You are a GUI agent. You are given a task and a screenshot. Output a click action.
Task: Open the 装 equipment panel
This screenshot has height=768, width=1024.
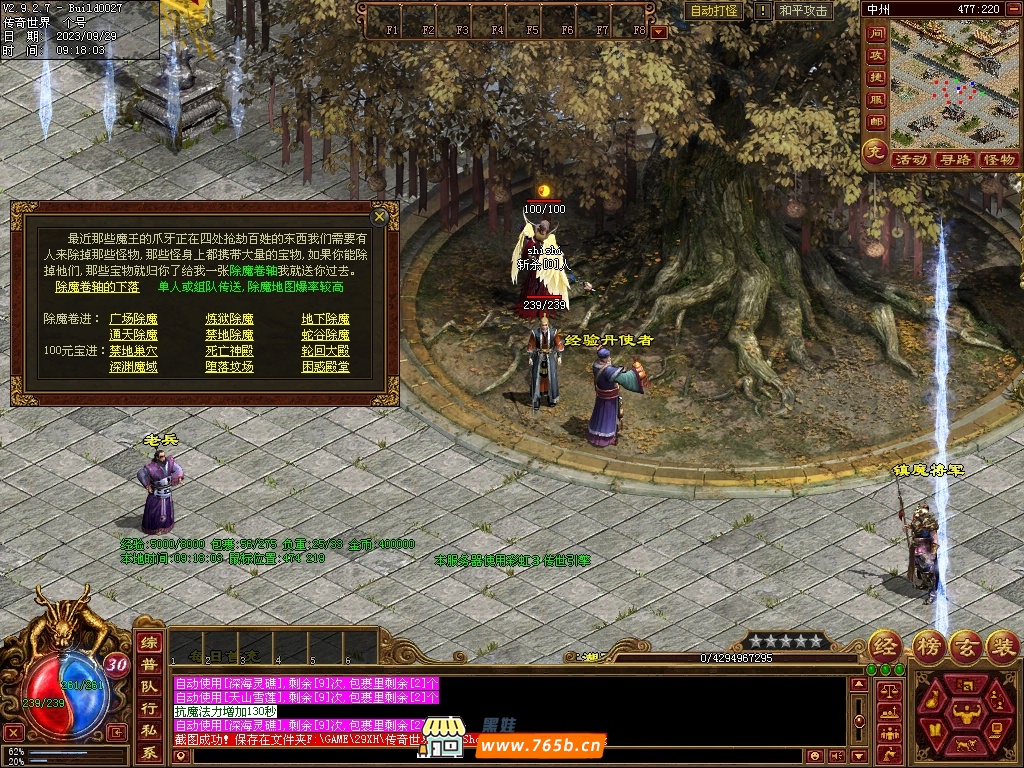pyautogui.click(x=1001, y=646)
